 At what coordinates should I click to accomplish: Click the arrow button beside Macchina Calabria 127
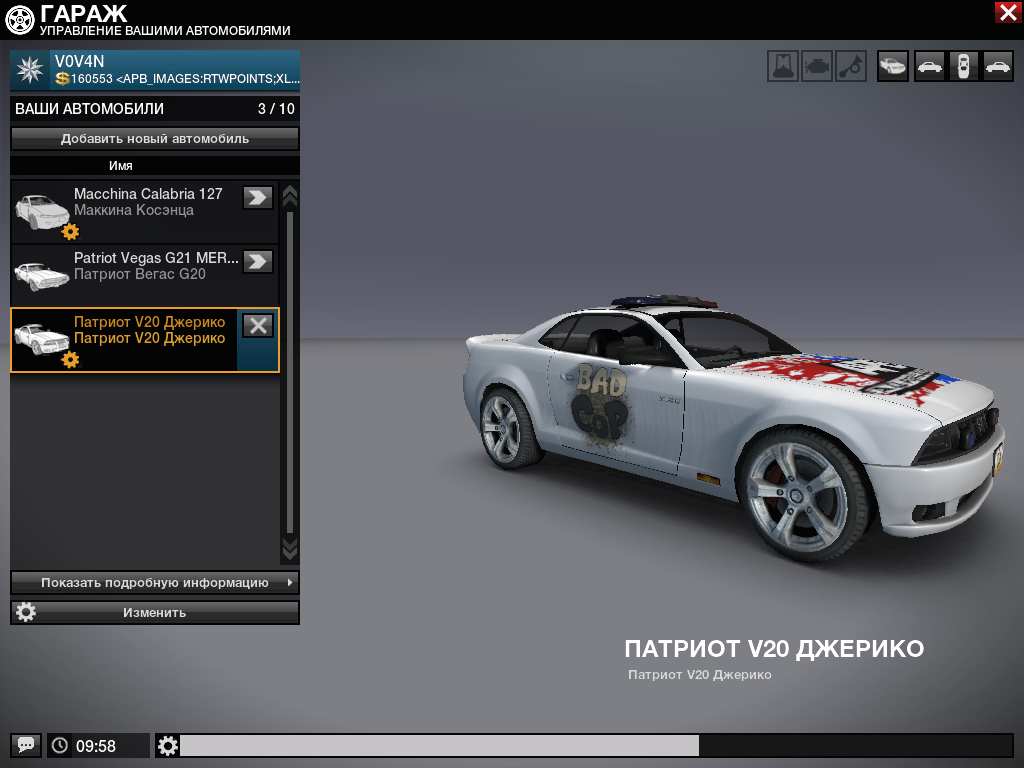click(258, 198)
